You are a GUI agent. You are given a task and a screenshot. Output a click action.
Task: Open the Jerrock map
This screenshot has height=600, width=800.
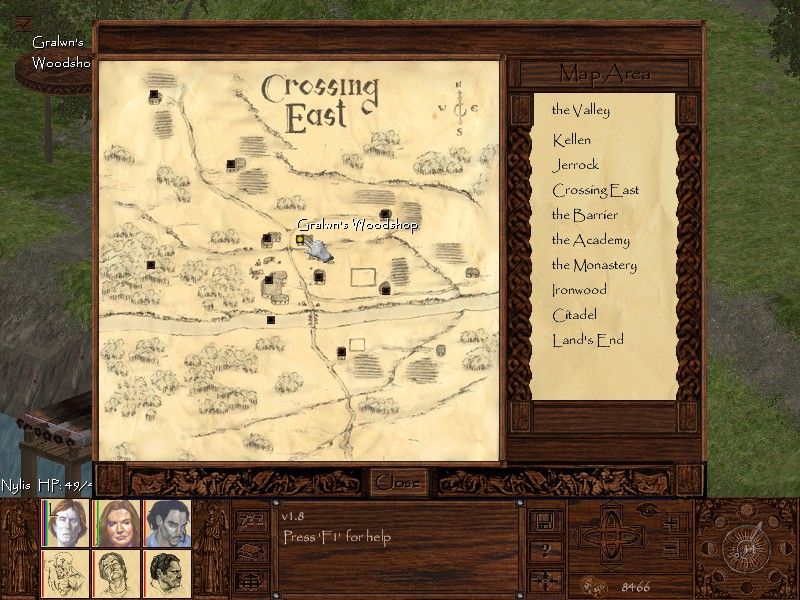click(574, 165)
